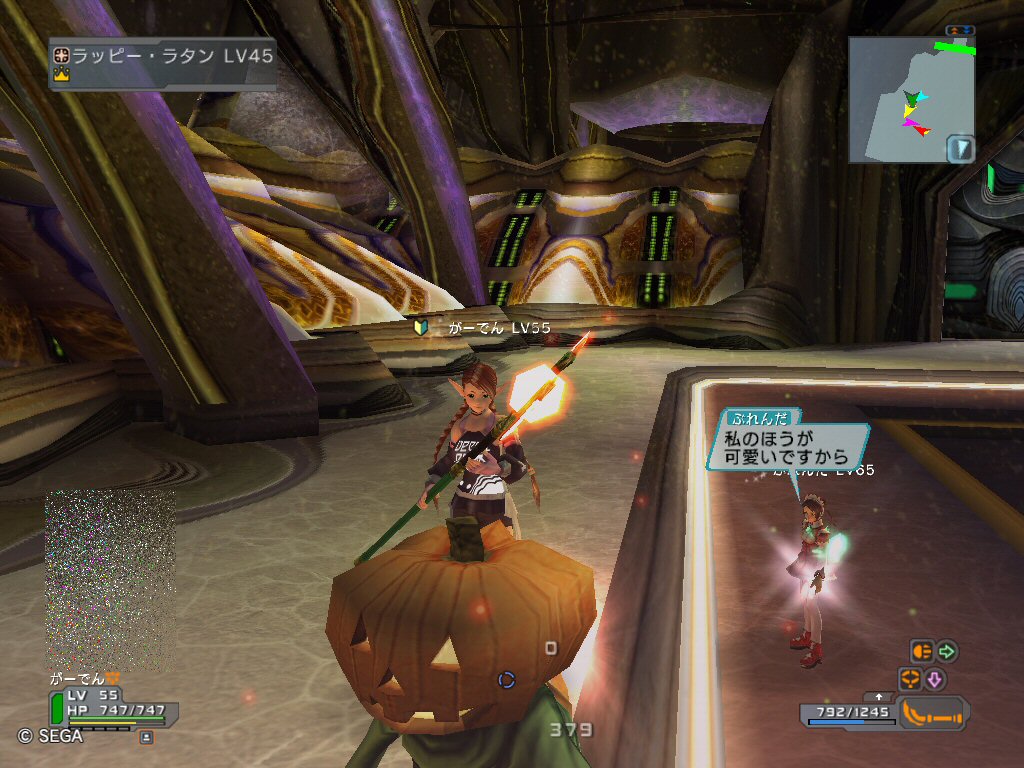
Task: Click the green right-arrow palette icon
Action: (x=947, y=652)
